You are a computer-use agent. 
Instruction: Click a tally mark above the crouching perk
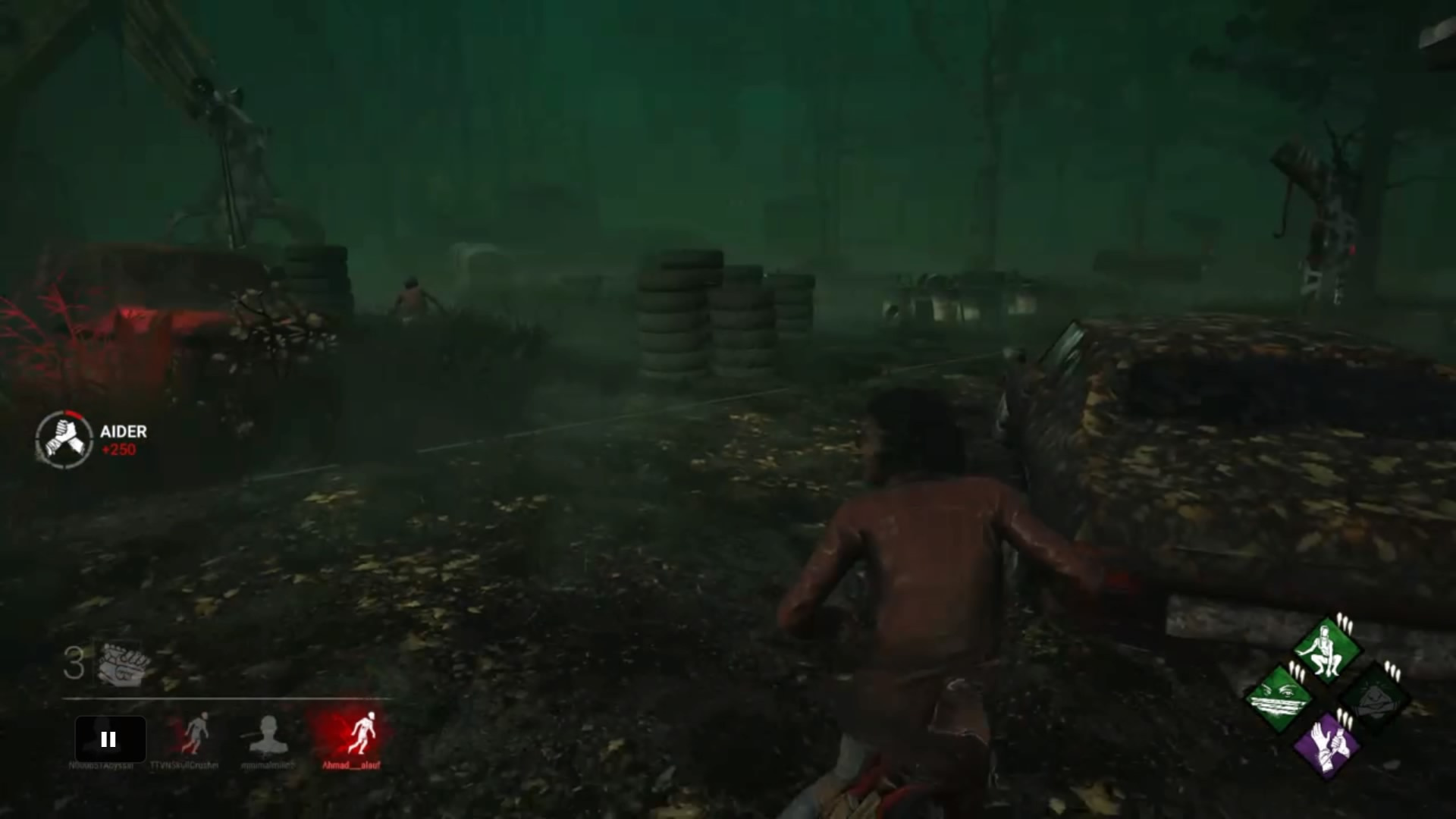point(1344,623)
